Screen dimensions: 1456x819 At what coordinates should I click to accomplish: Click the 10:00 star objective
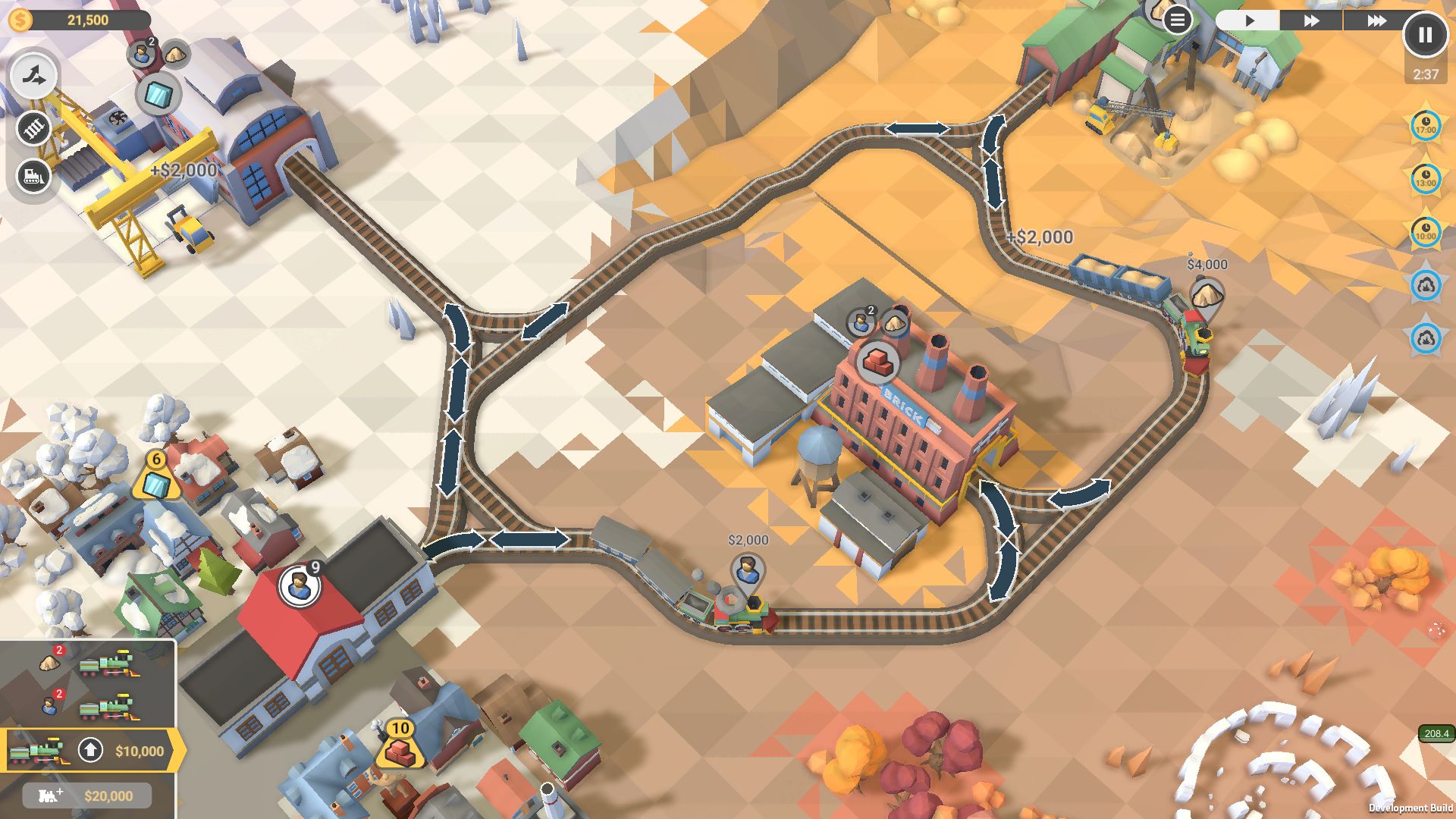[x=1426, y=233]
